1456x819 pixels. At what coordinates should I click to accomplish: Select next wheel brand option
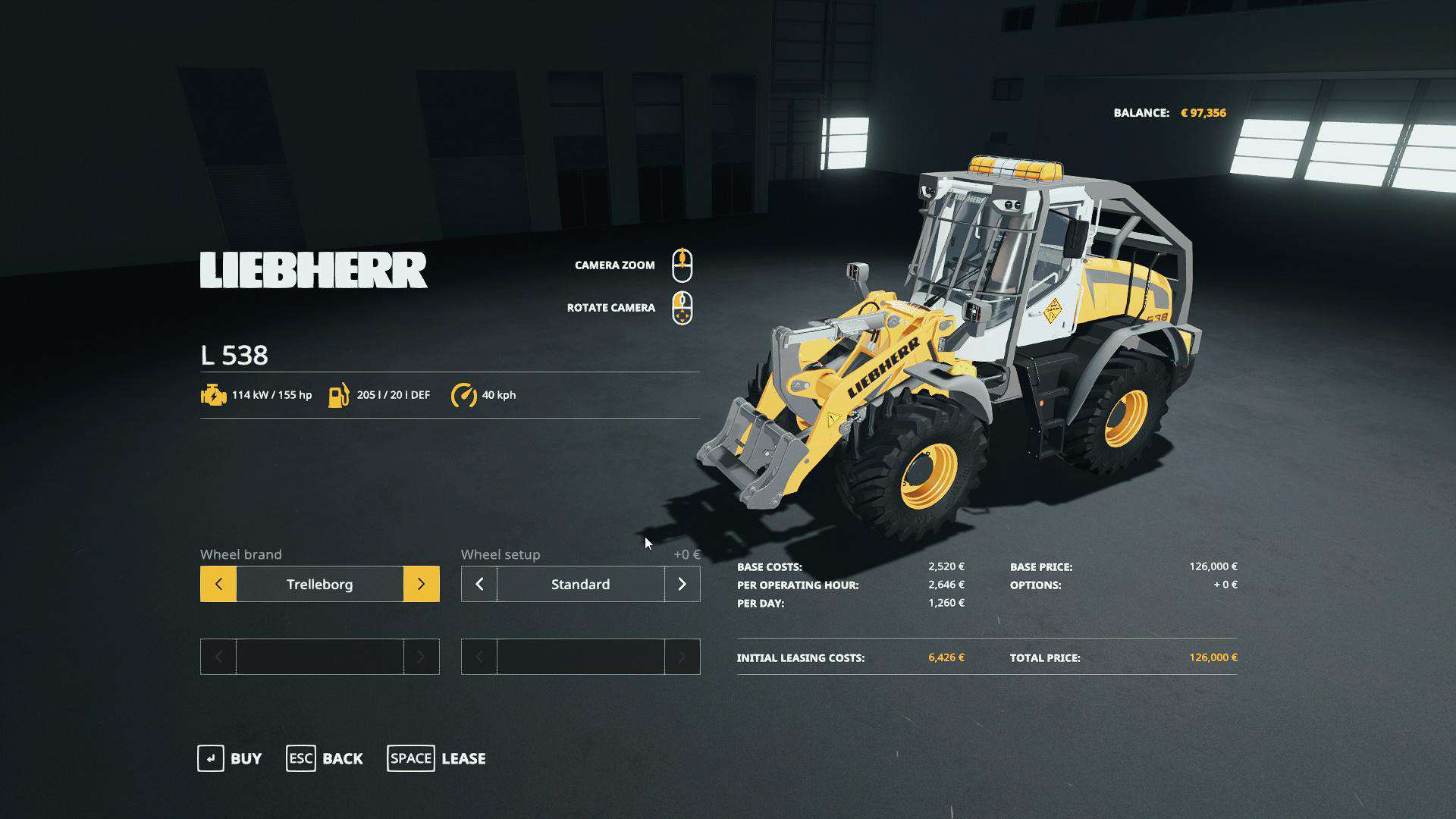(x=421, y=584)
